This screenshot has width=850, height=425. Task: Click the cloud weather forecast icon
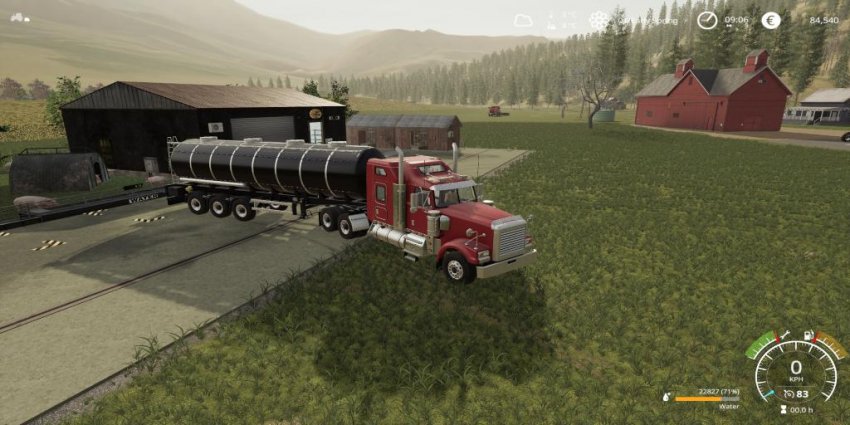click(524, 20)
